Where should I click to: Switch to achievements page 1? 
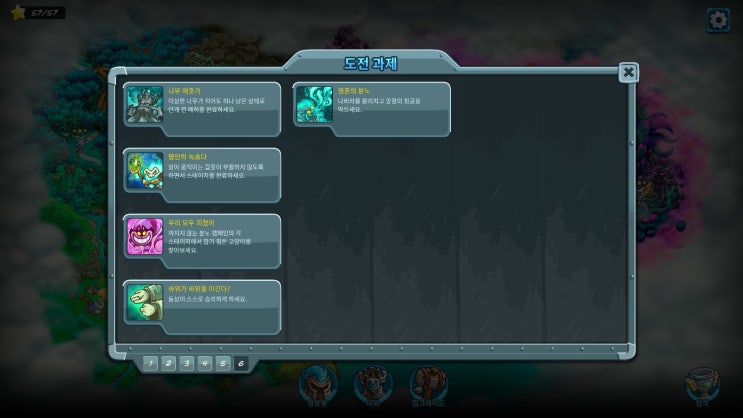150,363
